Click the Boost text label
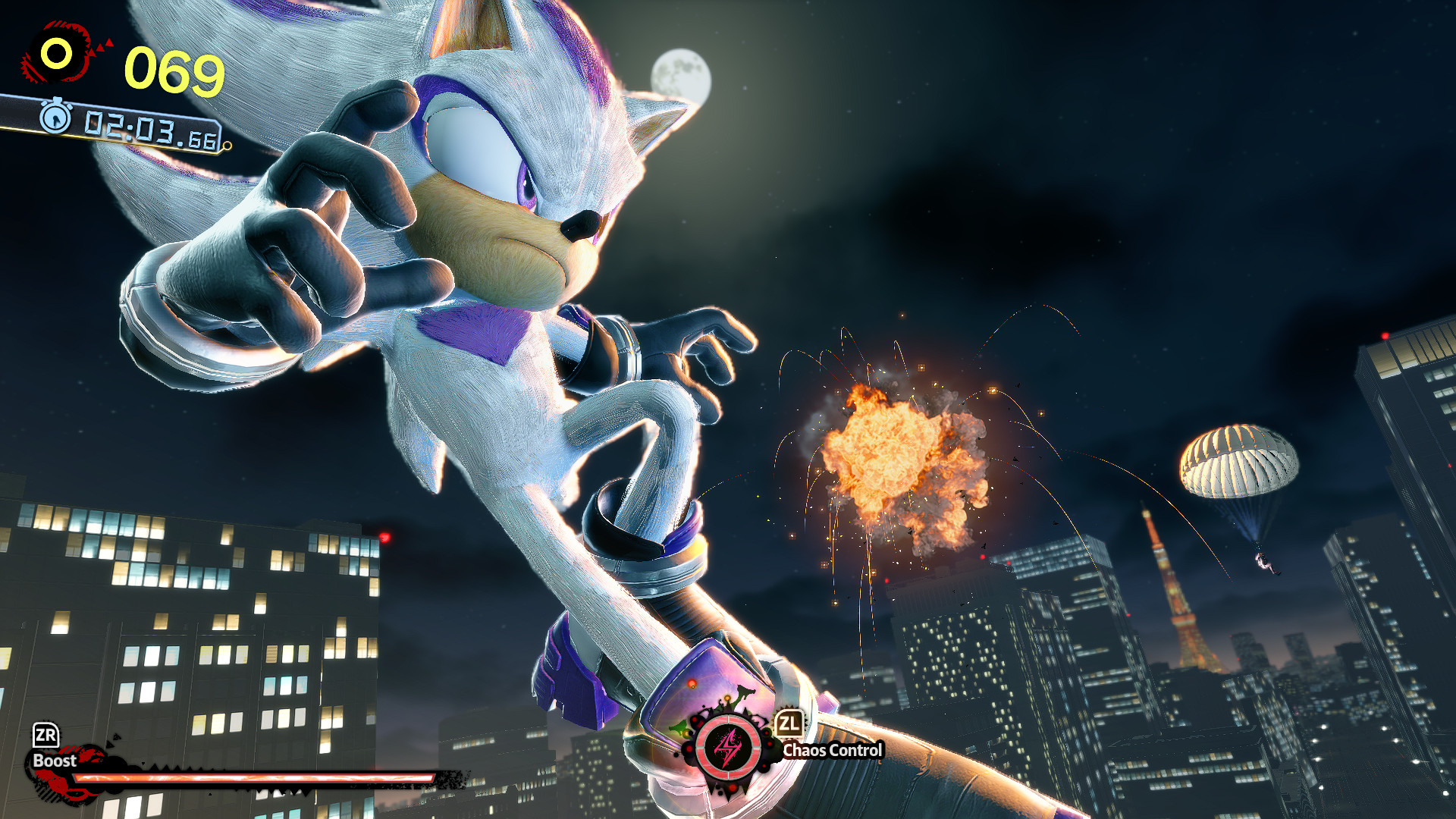Screen dimensions: 1456x819 click(x=53, y=761)
